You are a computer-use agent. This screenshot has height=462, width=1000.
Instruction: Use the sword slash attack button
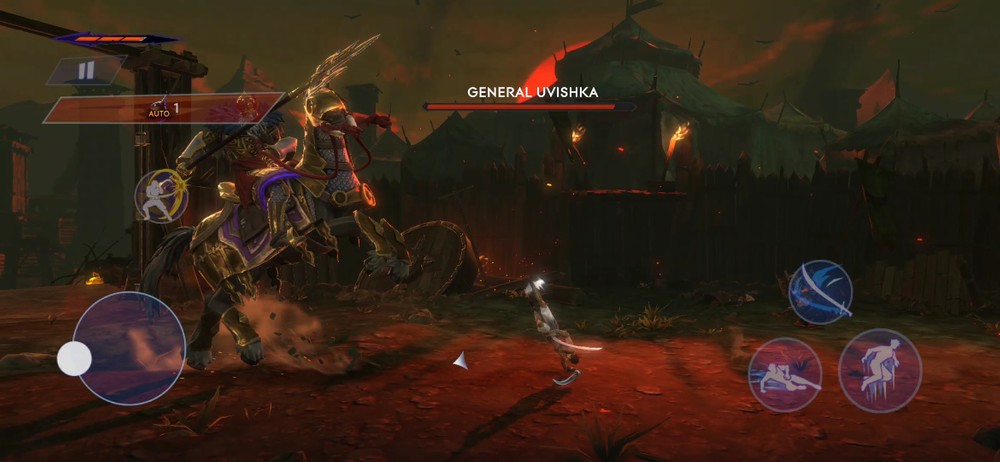click(x=820, y=292)
